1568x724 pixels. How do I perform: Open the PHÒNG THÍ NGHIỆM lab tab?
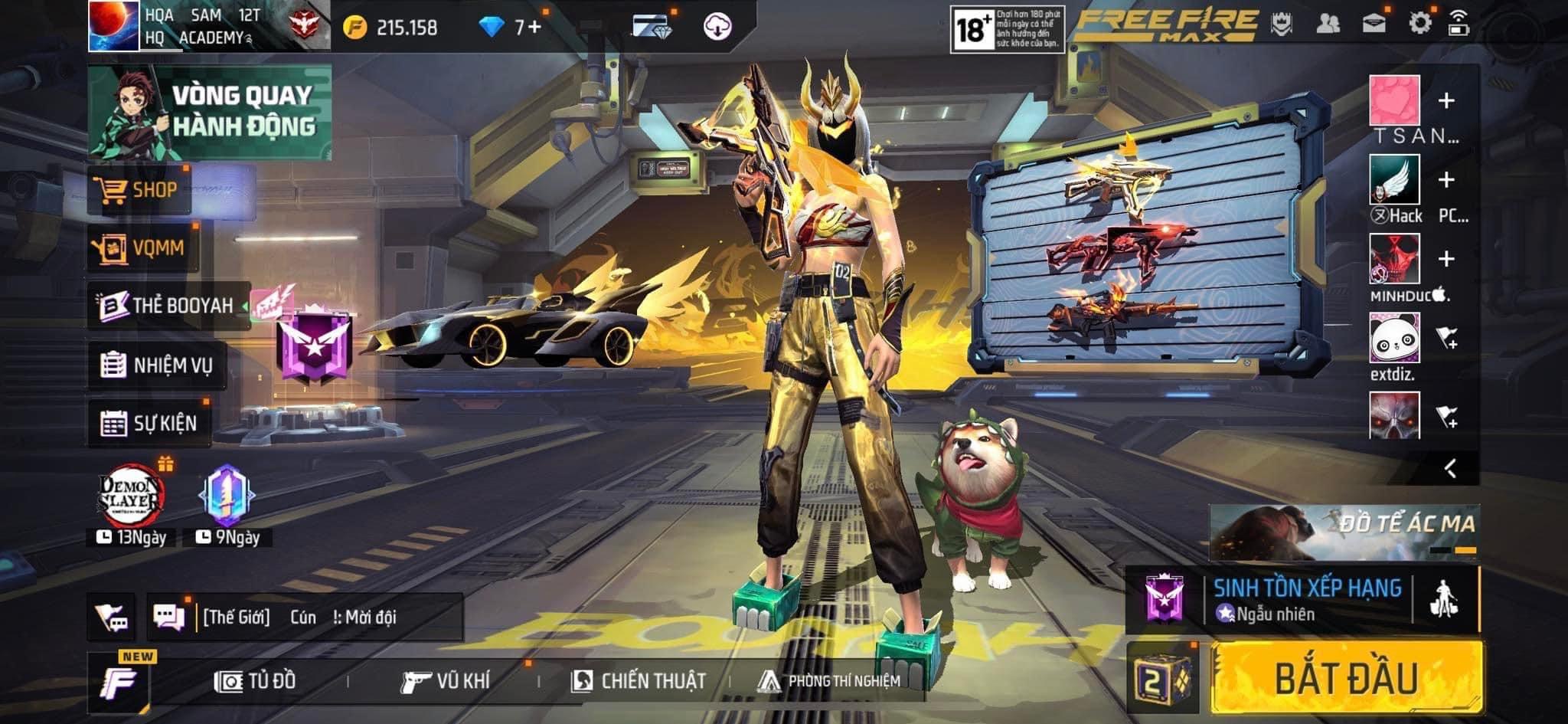(x=829, y=680)
